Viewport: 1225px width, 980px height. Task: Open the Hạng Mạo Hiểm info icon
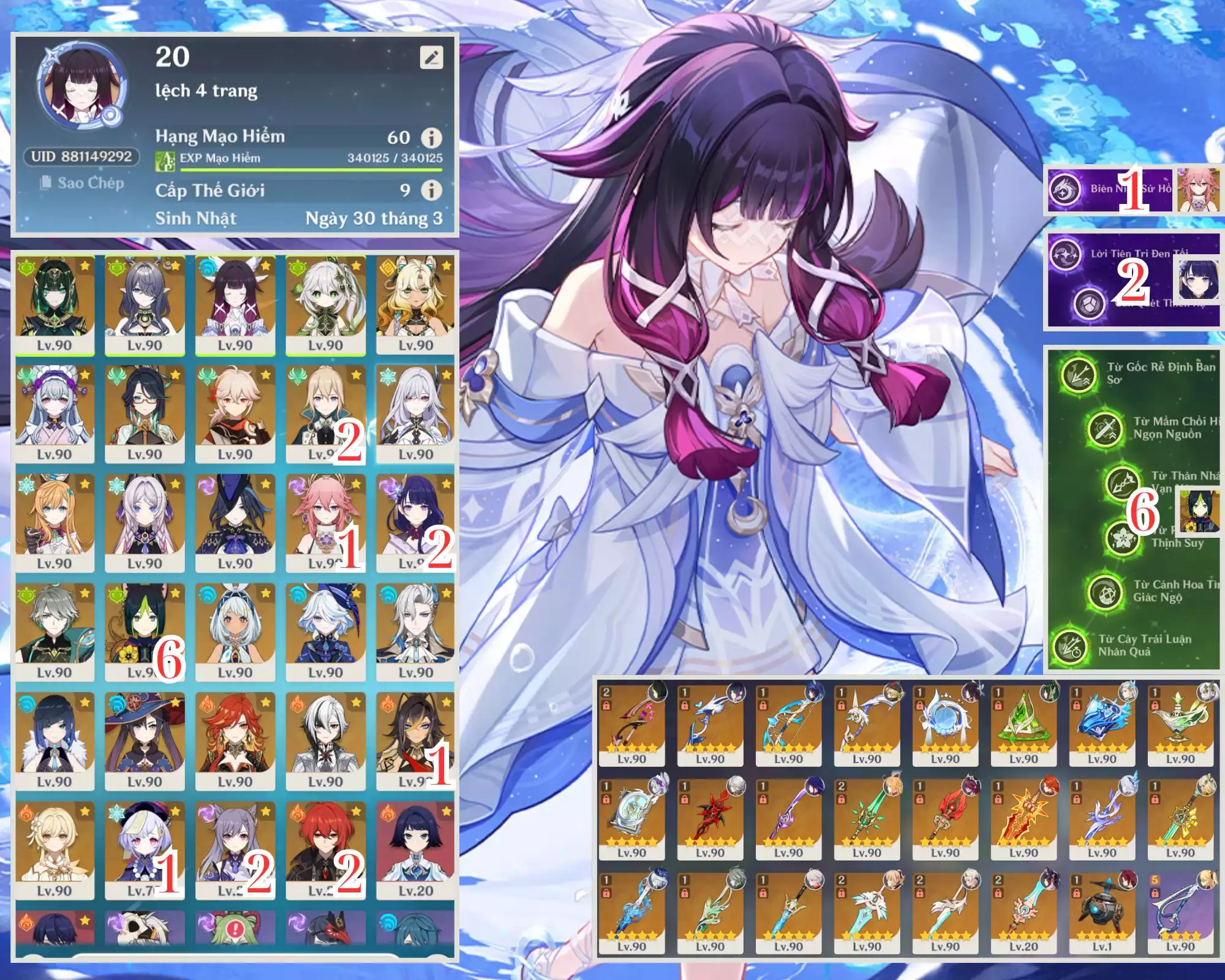pos(431,138)
